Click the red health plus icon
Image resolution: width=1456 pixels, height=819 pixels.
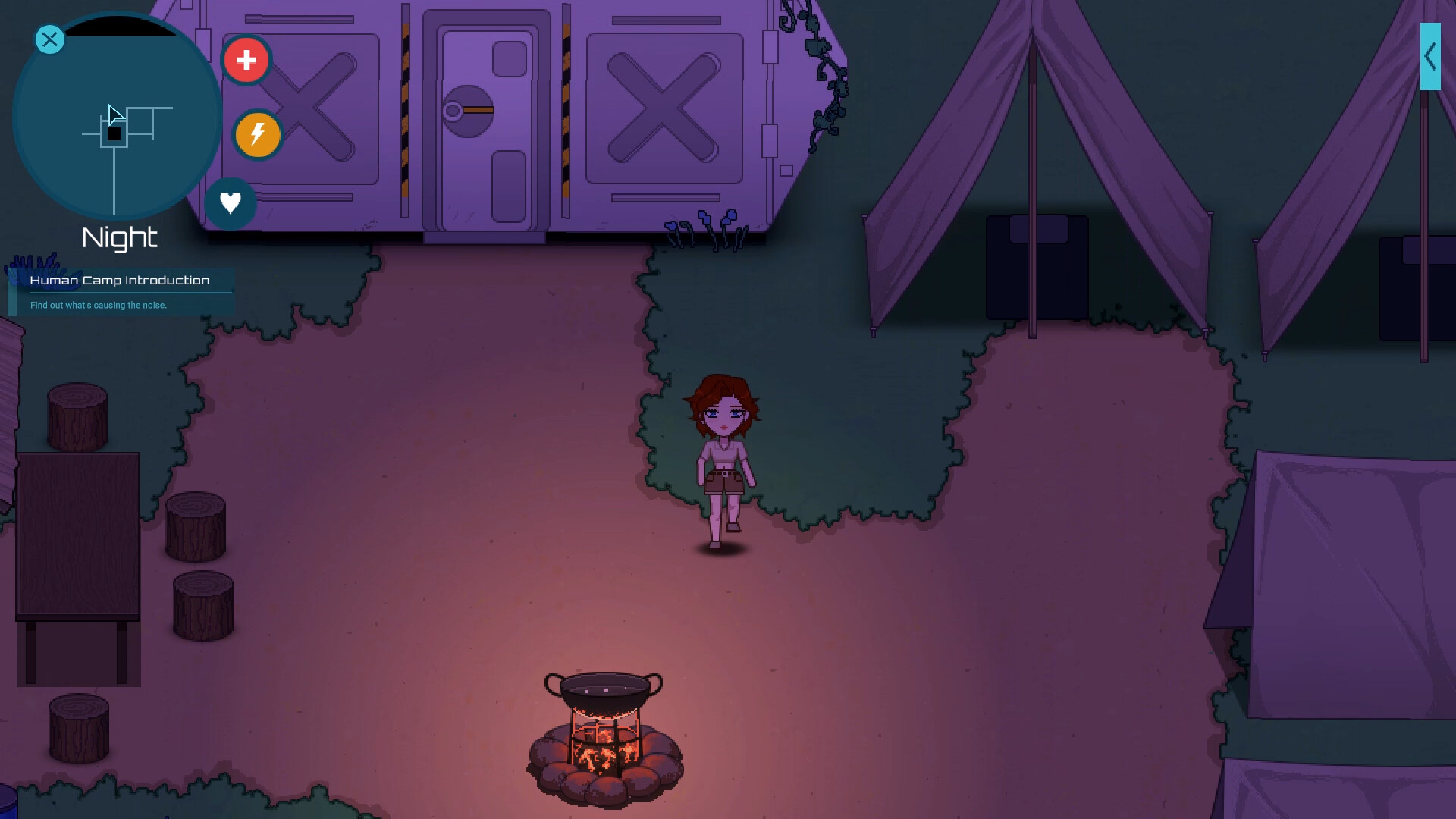[247, 59]
